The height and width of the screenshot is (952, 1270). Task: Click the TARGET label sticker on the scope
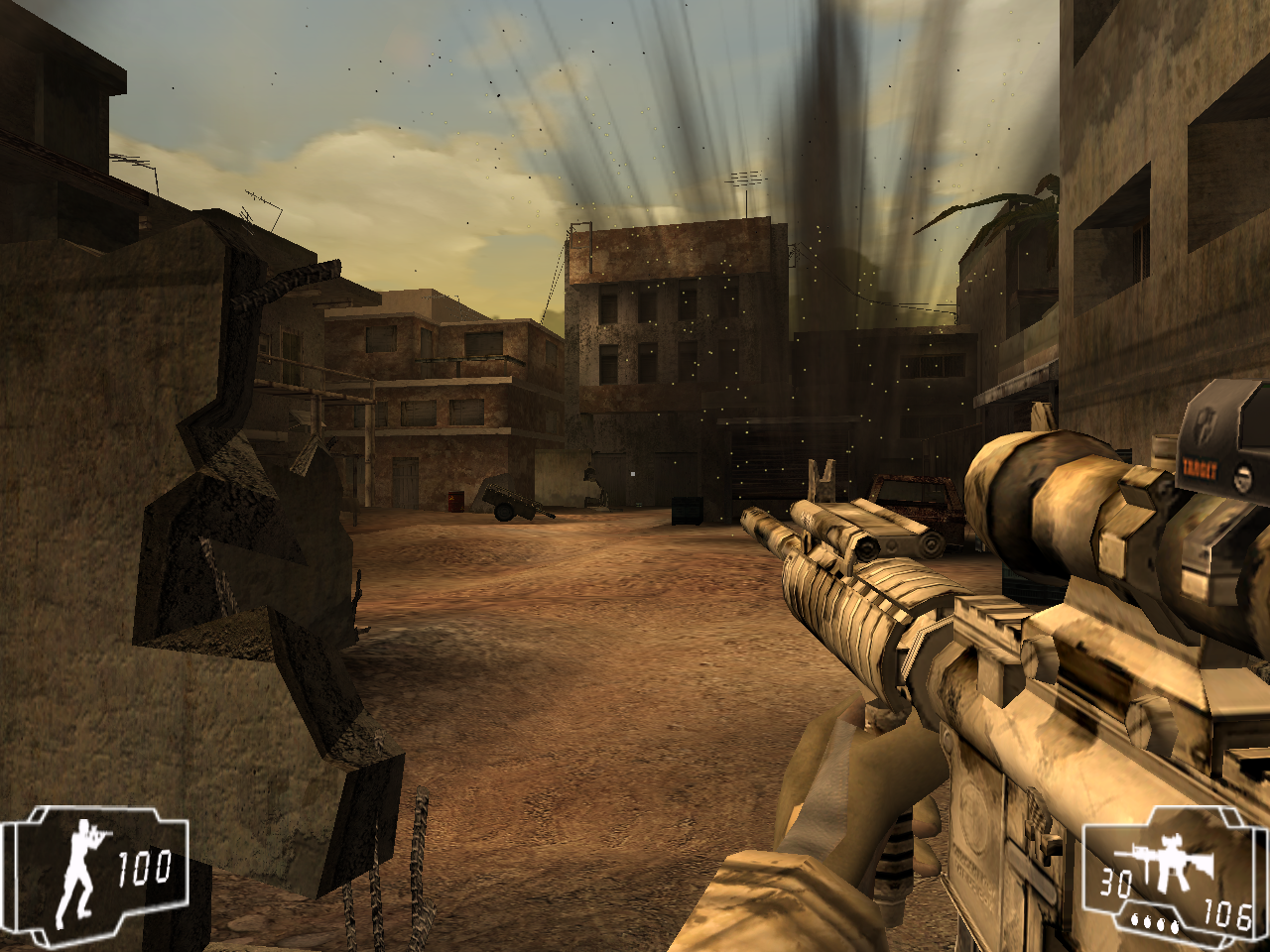[x=1201, y=468]
